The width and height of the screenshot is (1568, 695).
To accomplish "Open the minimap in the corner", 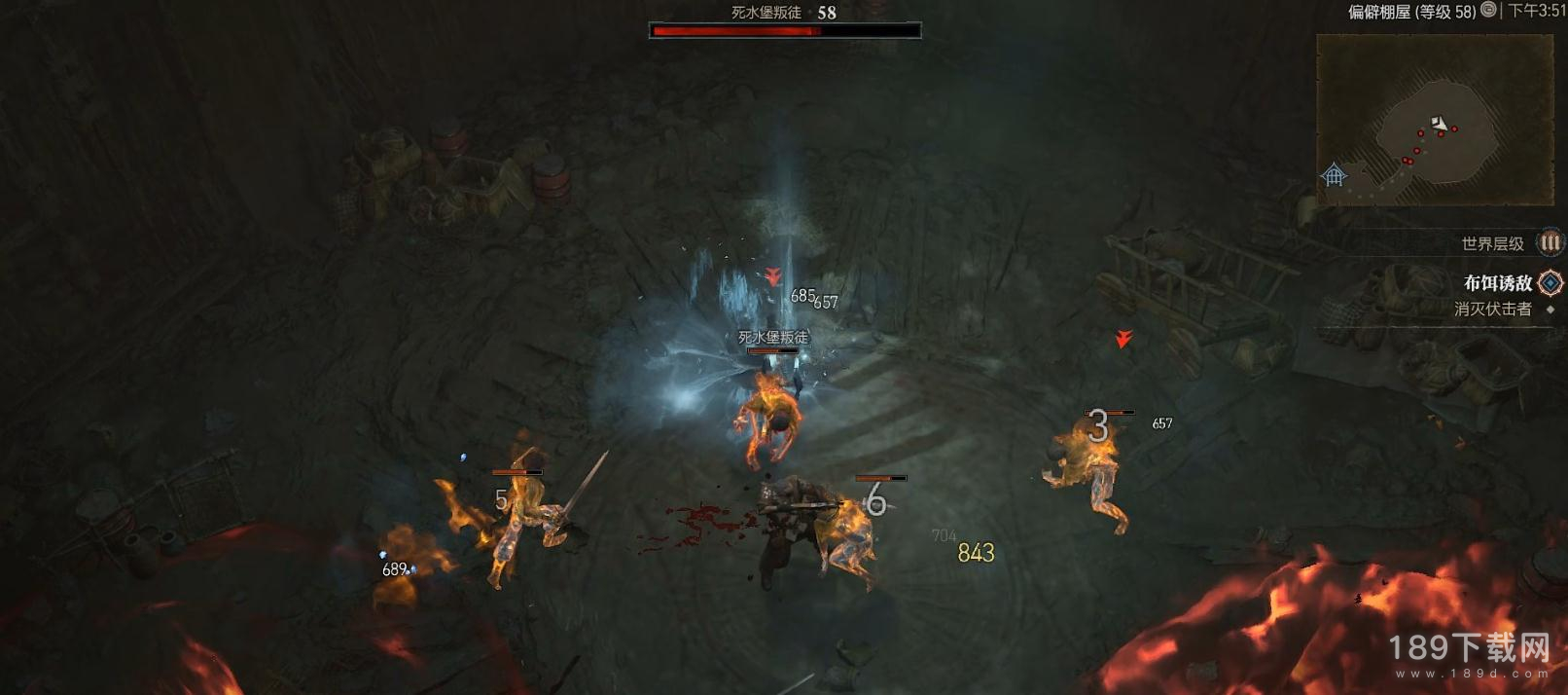I will [x=1434, y=119].
